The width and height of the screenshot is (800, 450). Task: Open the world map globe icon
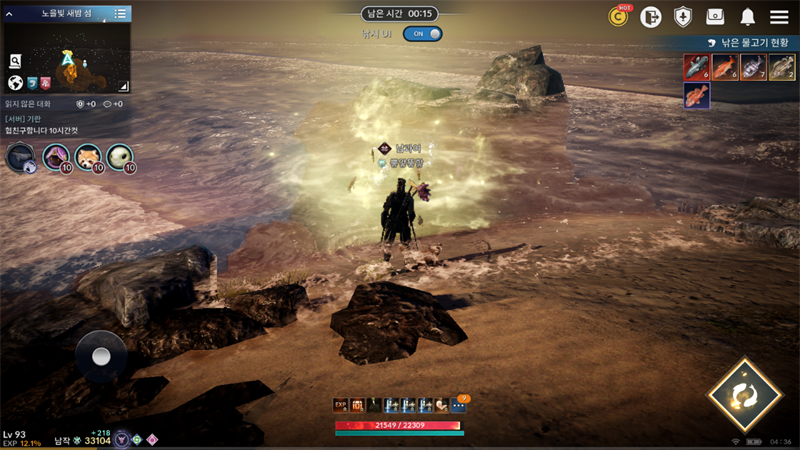point(15,83)
